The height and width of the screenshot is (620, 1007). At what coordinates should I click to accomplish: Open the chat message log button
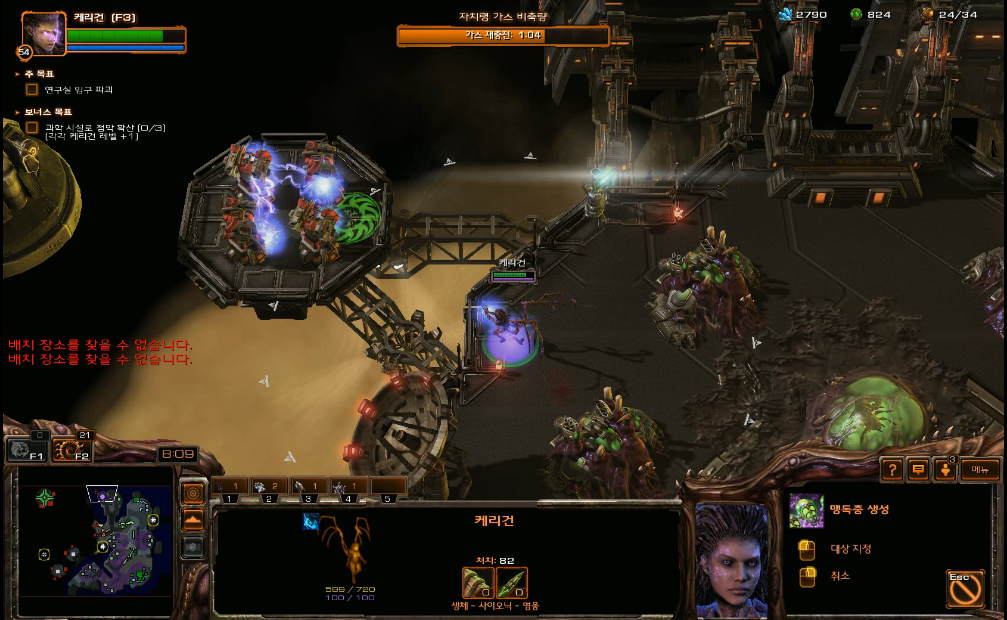[x=917, y=469]
